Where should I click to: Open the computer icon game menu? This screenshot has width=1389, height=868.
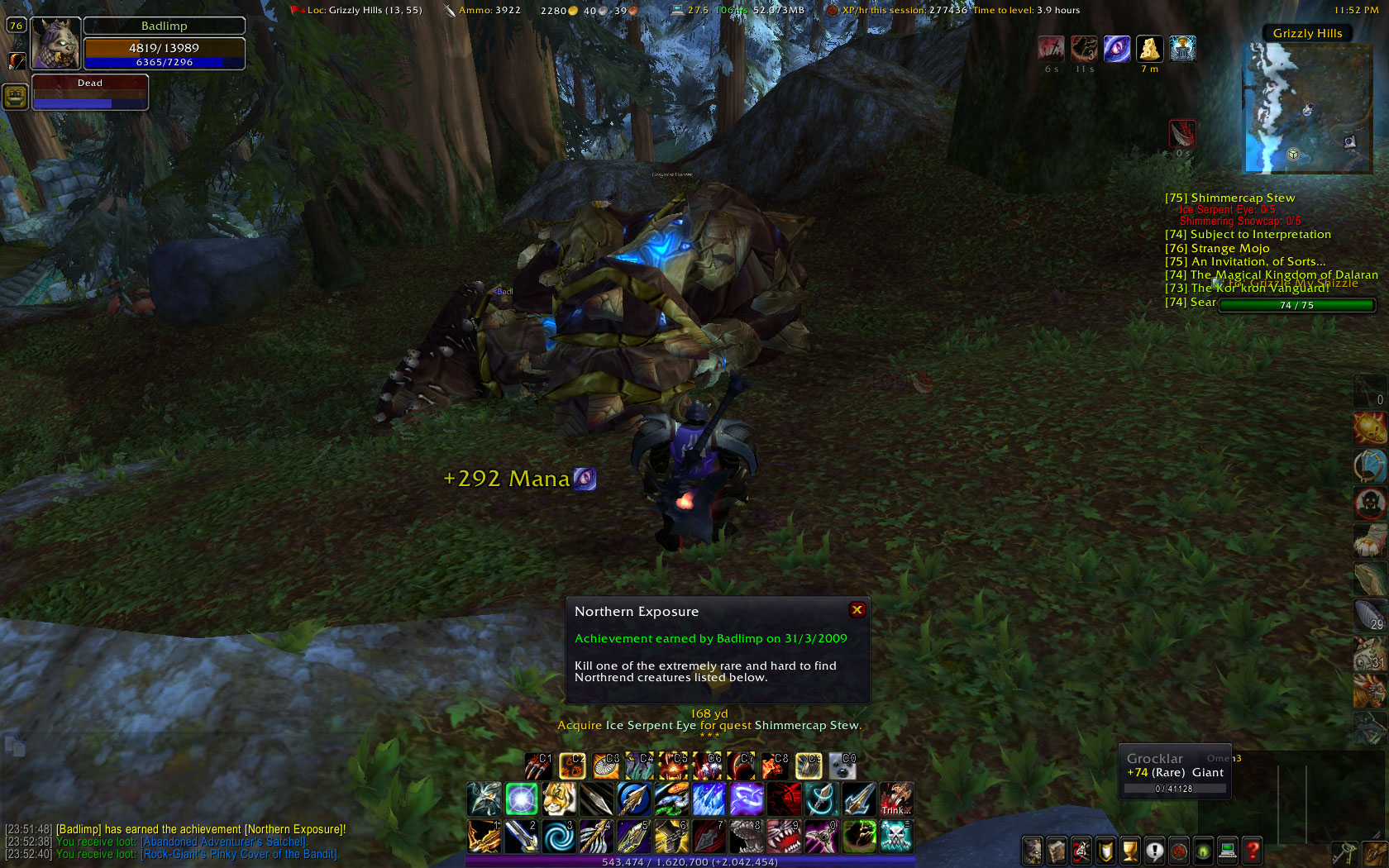1228,850
